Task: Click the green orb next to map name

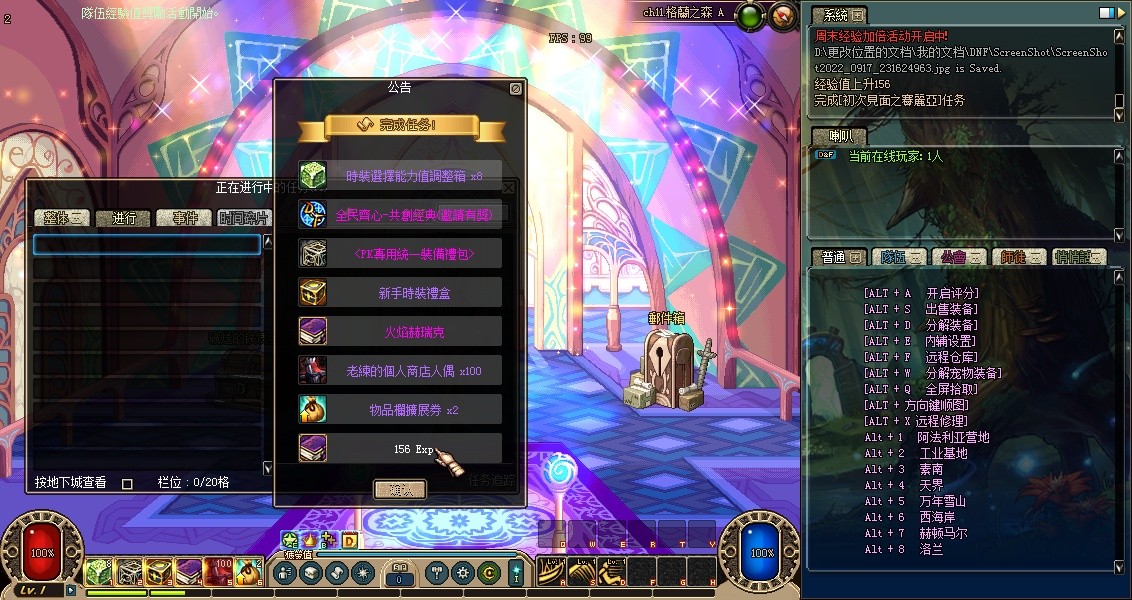Action: pyautogui.click(x=751, y=15)
